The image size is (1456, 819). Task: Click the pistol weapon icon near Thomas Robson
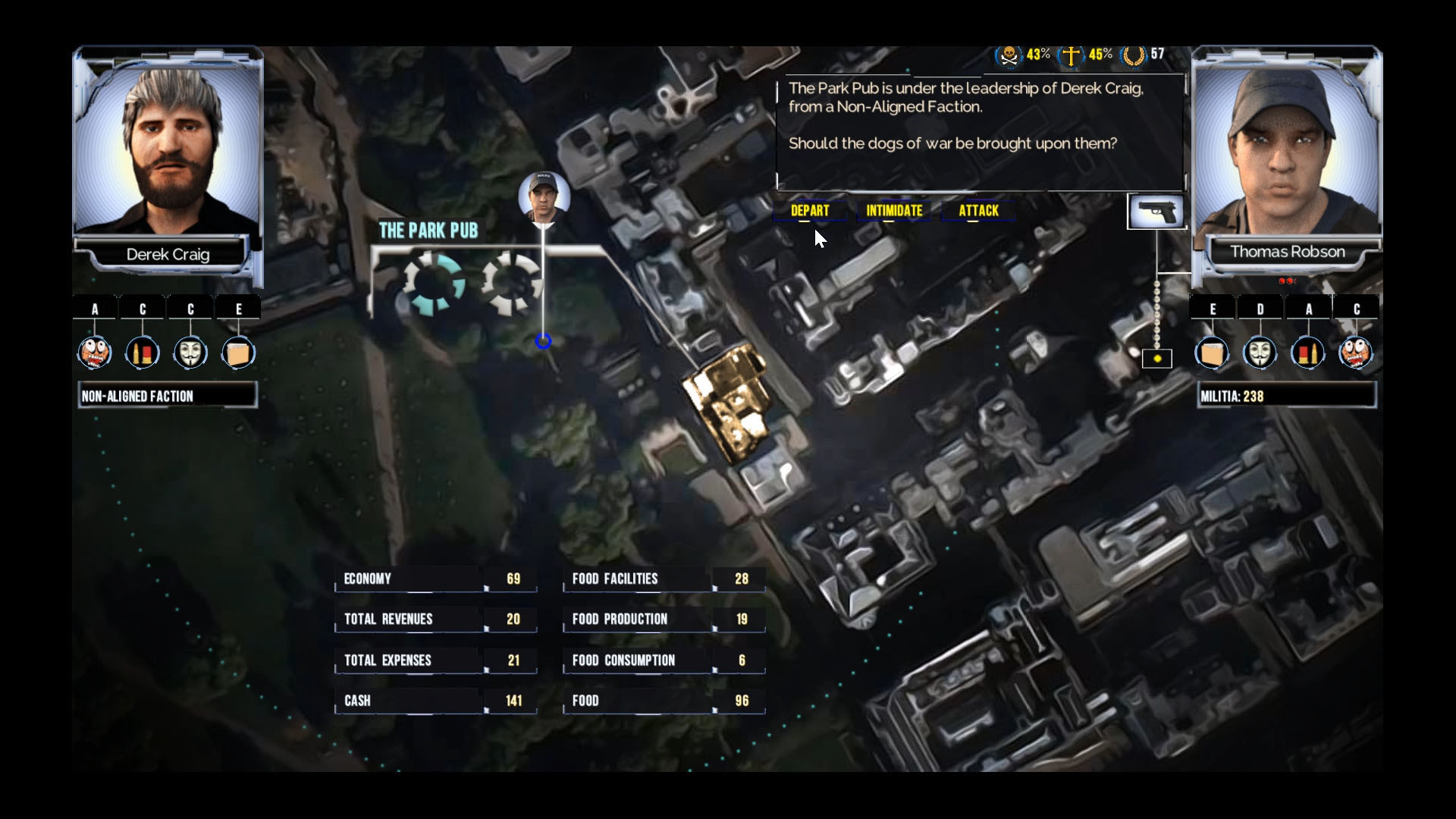(1156, 212)
